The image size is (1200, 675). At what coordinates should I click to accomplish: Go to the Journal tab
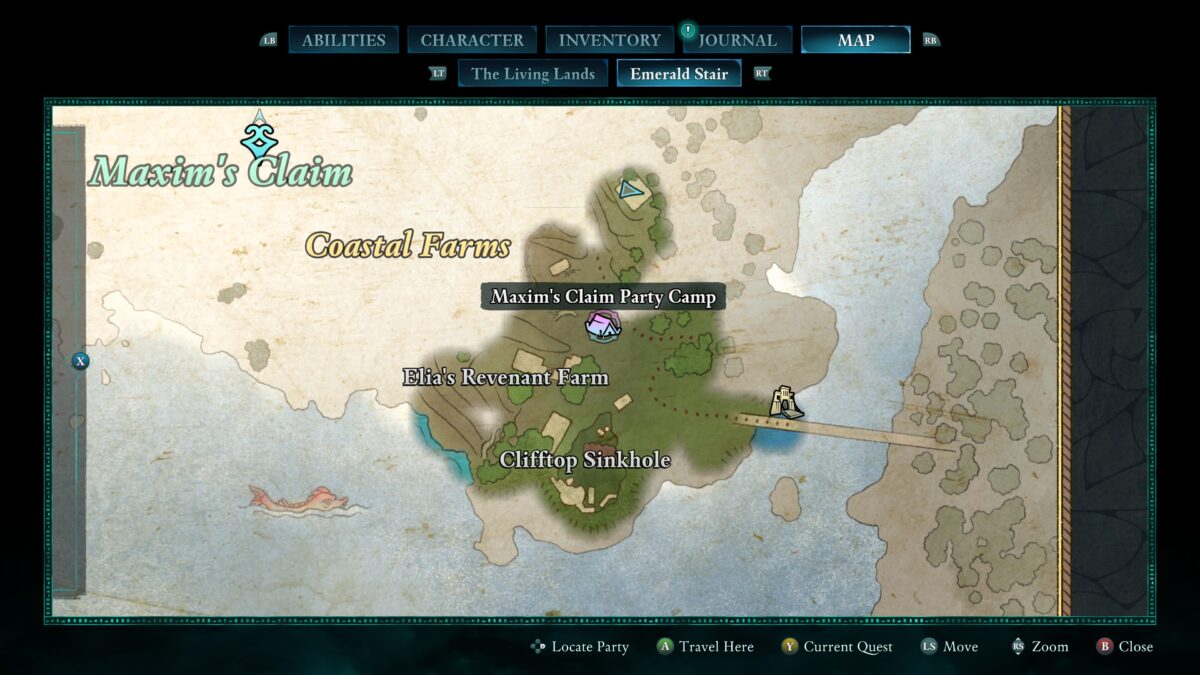(737, 40)
